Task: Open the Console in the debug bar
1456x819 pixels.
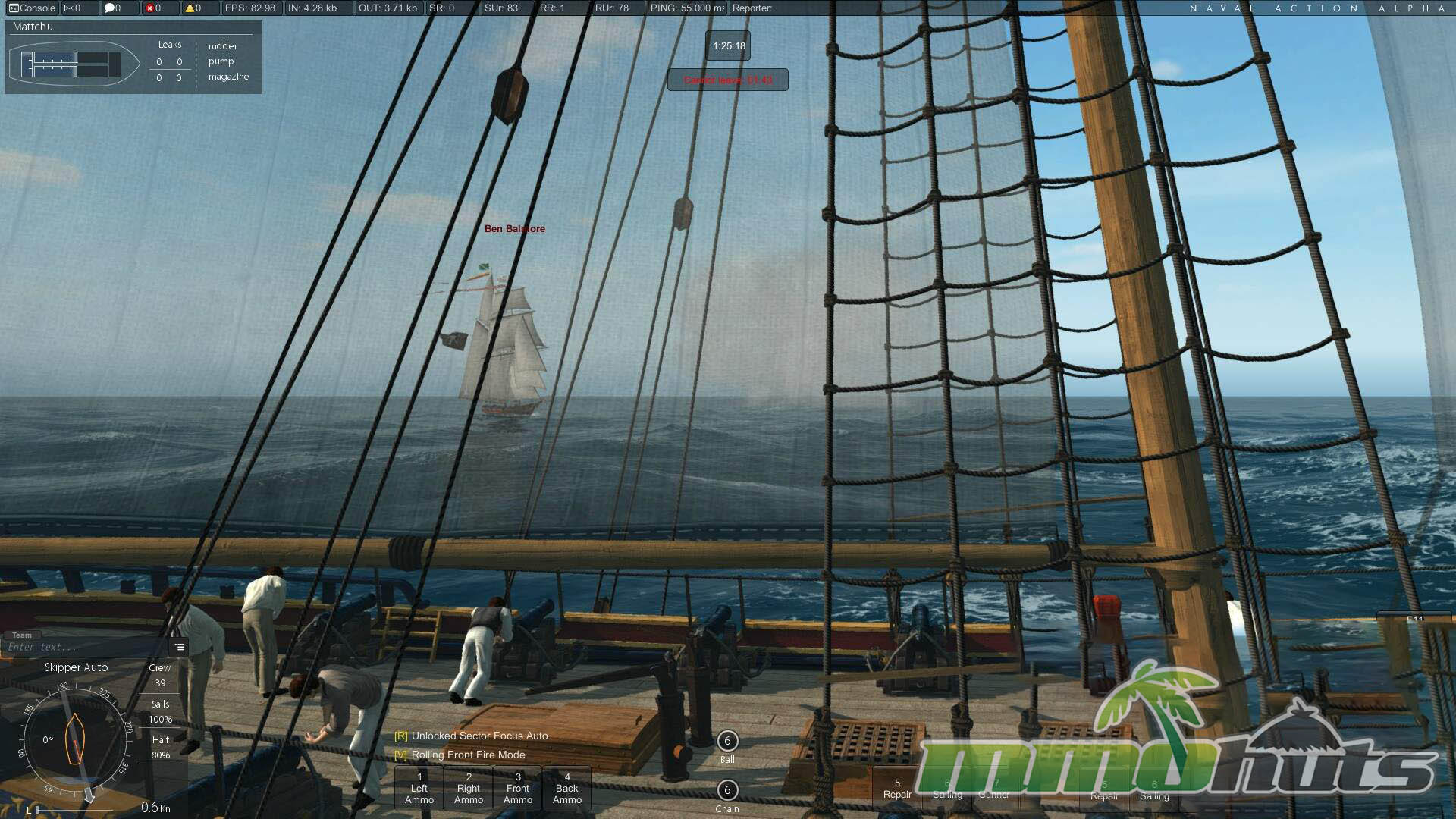Action: (x=33, y=8)
